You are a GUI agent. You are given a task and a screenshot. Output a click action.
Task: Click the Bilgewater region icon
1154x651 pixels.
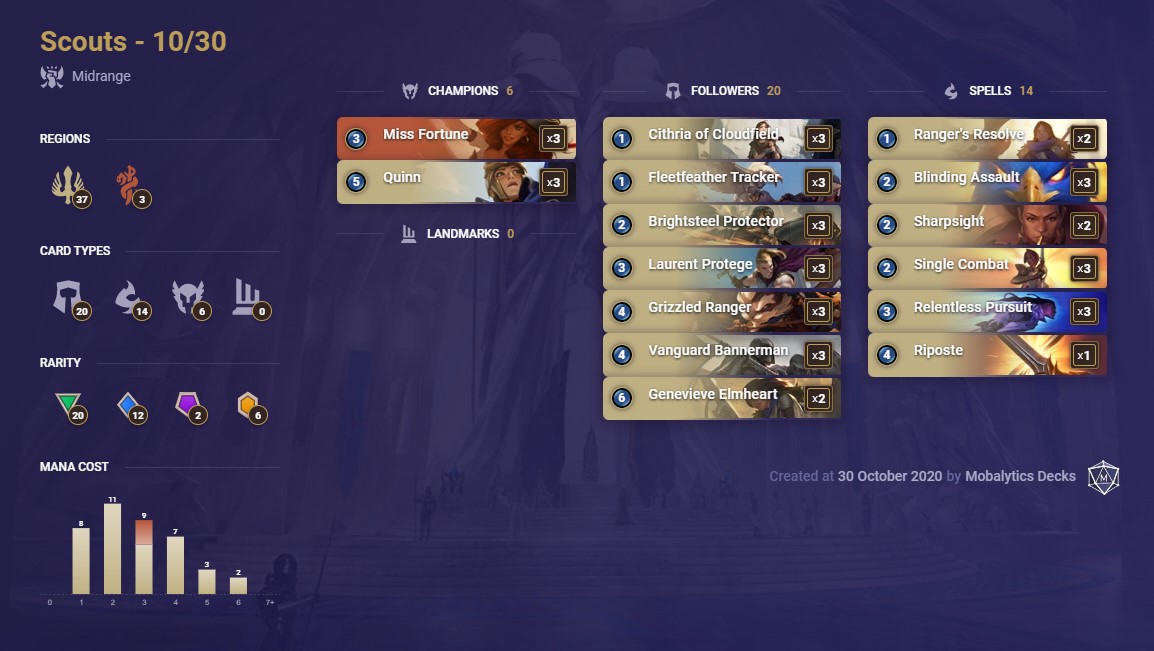[x=127, y=185]
